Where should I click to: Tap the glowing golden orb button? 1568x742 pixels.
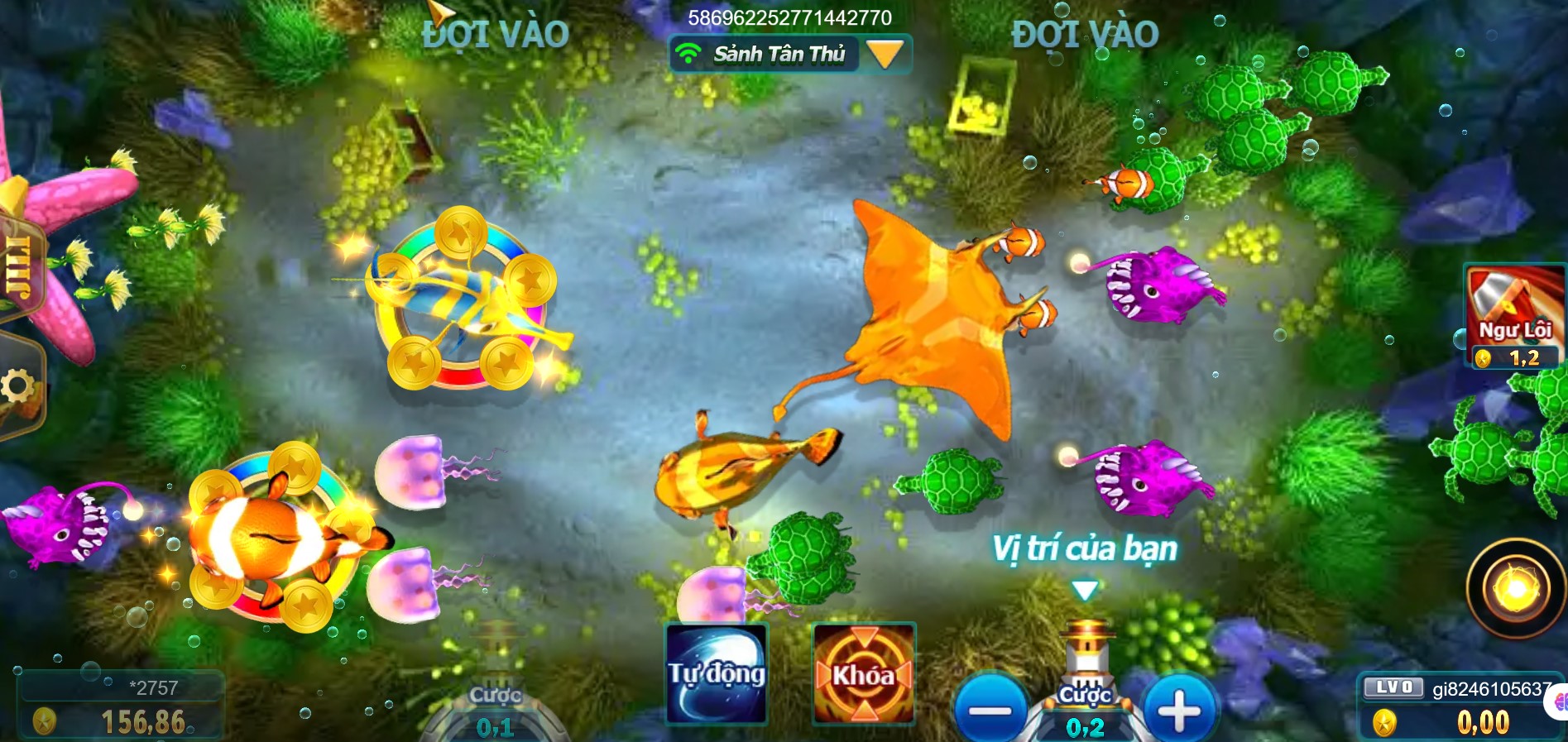click(x=1515, y=588)
